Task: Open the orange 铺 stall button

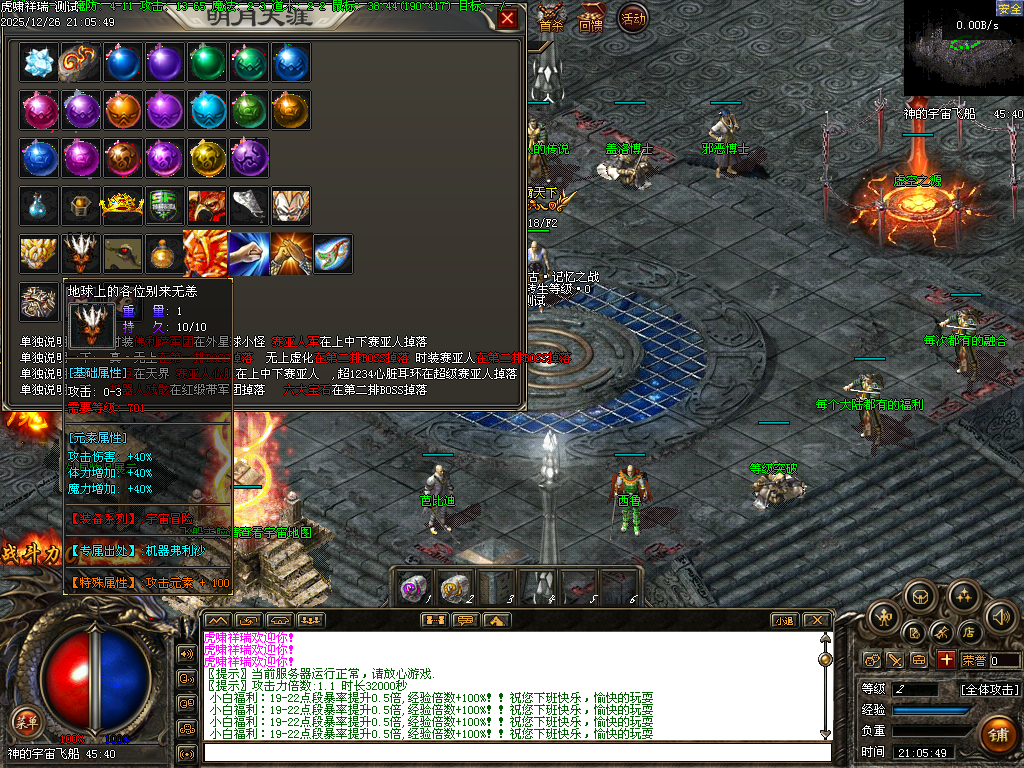Action: [x=996, y=734]
